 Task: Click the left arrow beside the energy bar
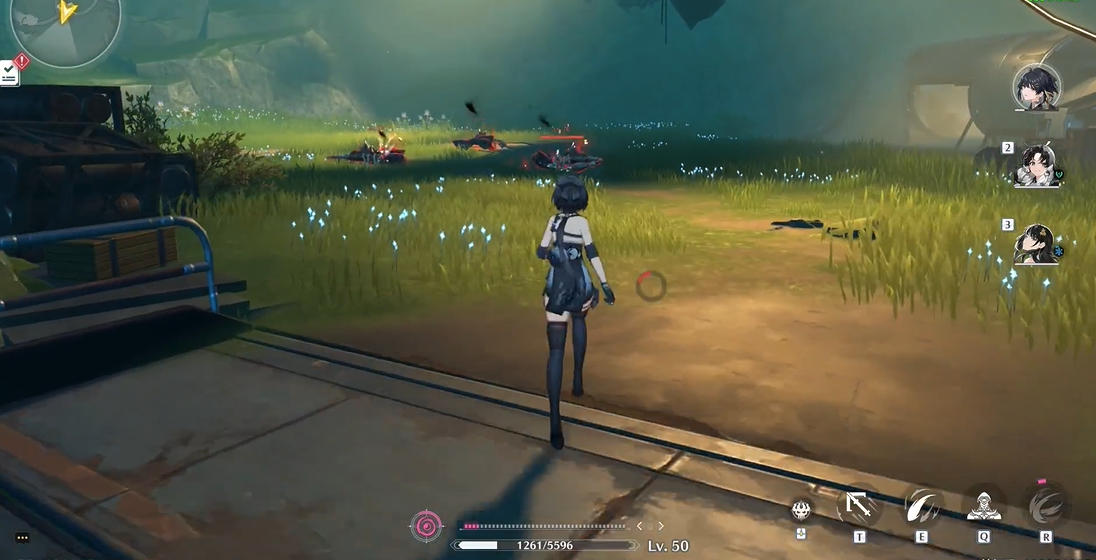pyautogui.click(x=640, y=526)
